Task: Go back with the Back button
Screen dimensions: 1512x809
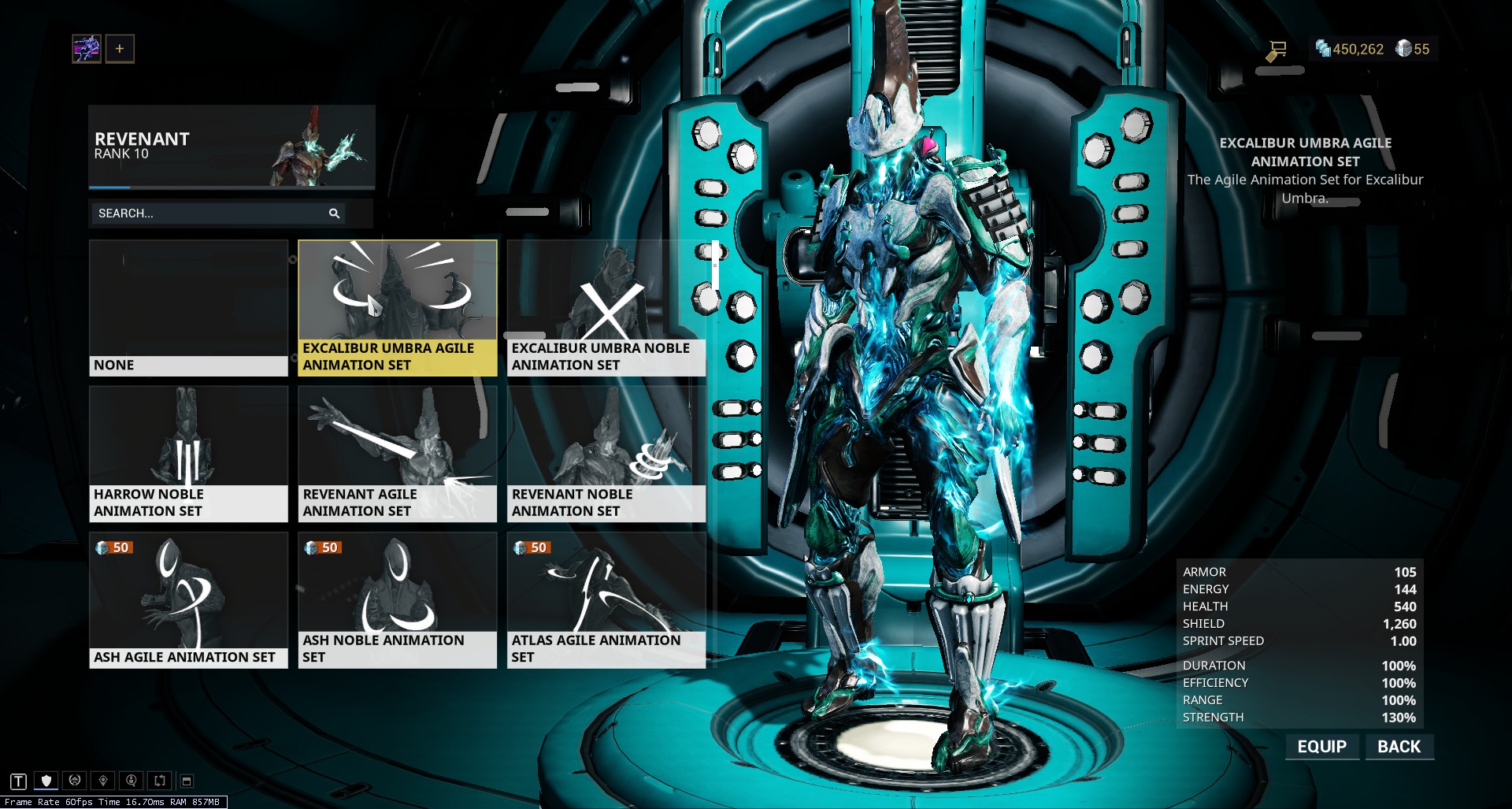Action: tap(1399, 747)
